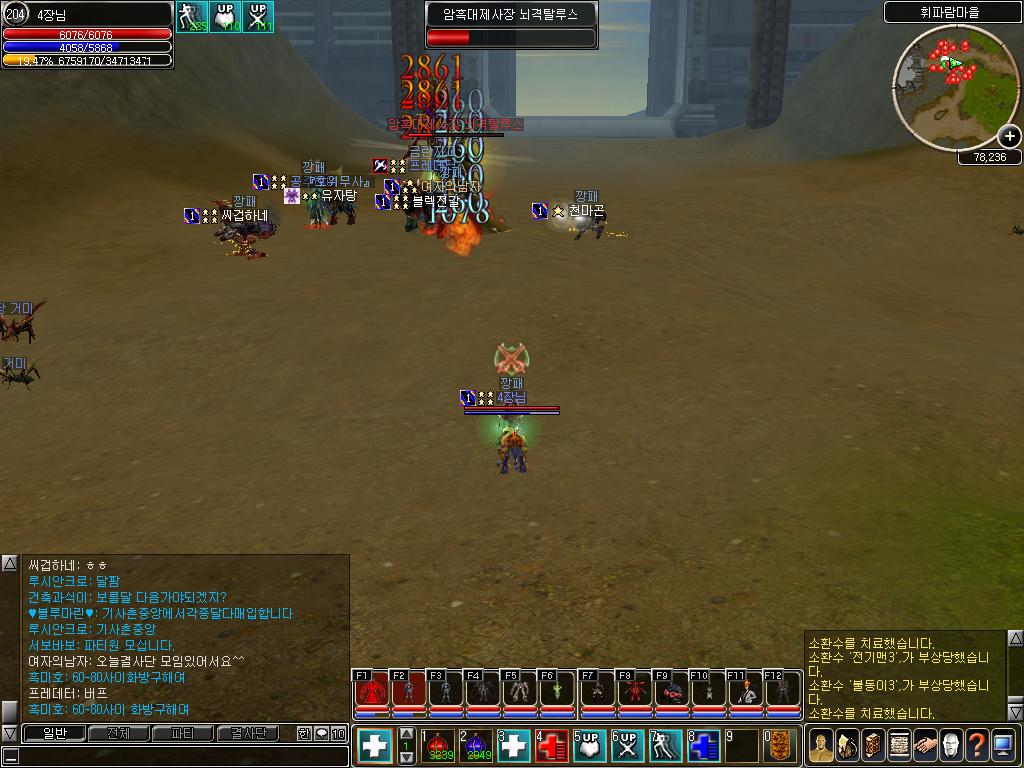
Task: Open the 결사단 chat tab
Action: tap(248, 733)
